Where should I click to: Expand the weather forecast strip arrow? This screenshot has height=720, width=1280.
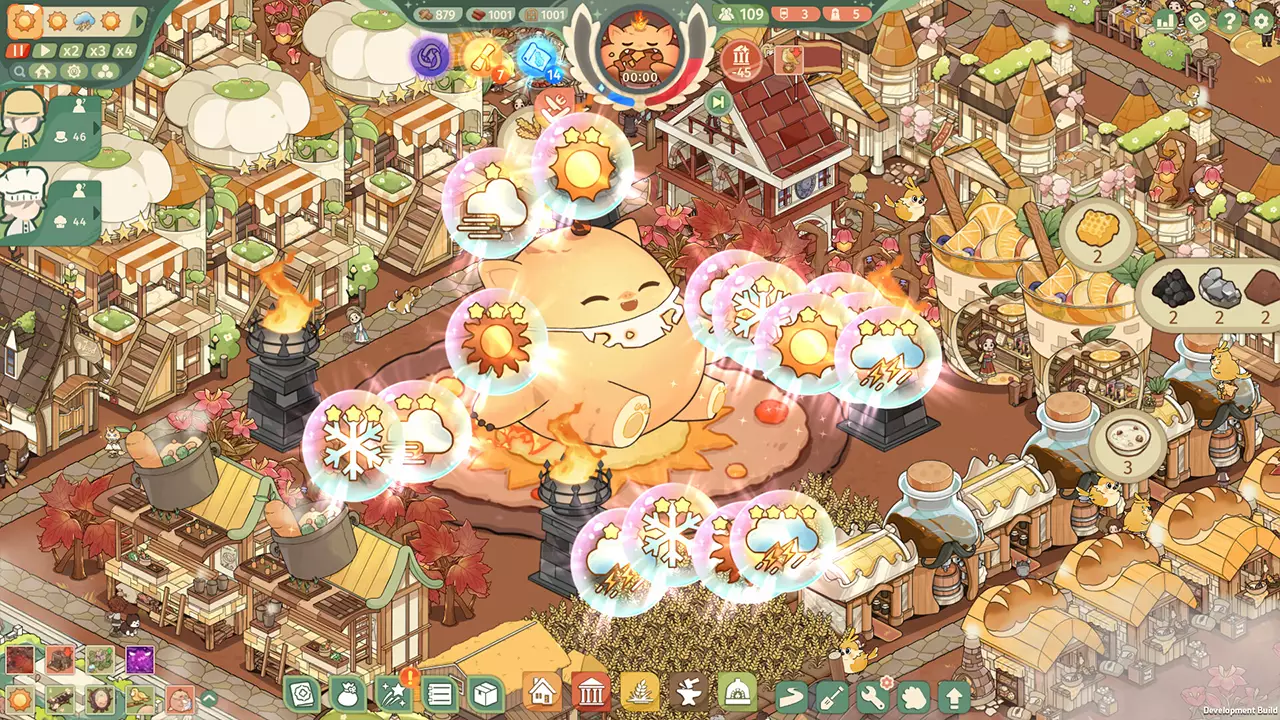[139, 21]
